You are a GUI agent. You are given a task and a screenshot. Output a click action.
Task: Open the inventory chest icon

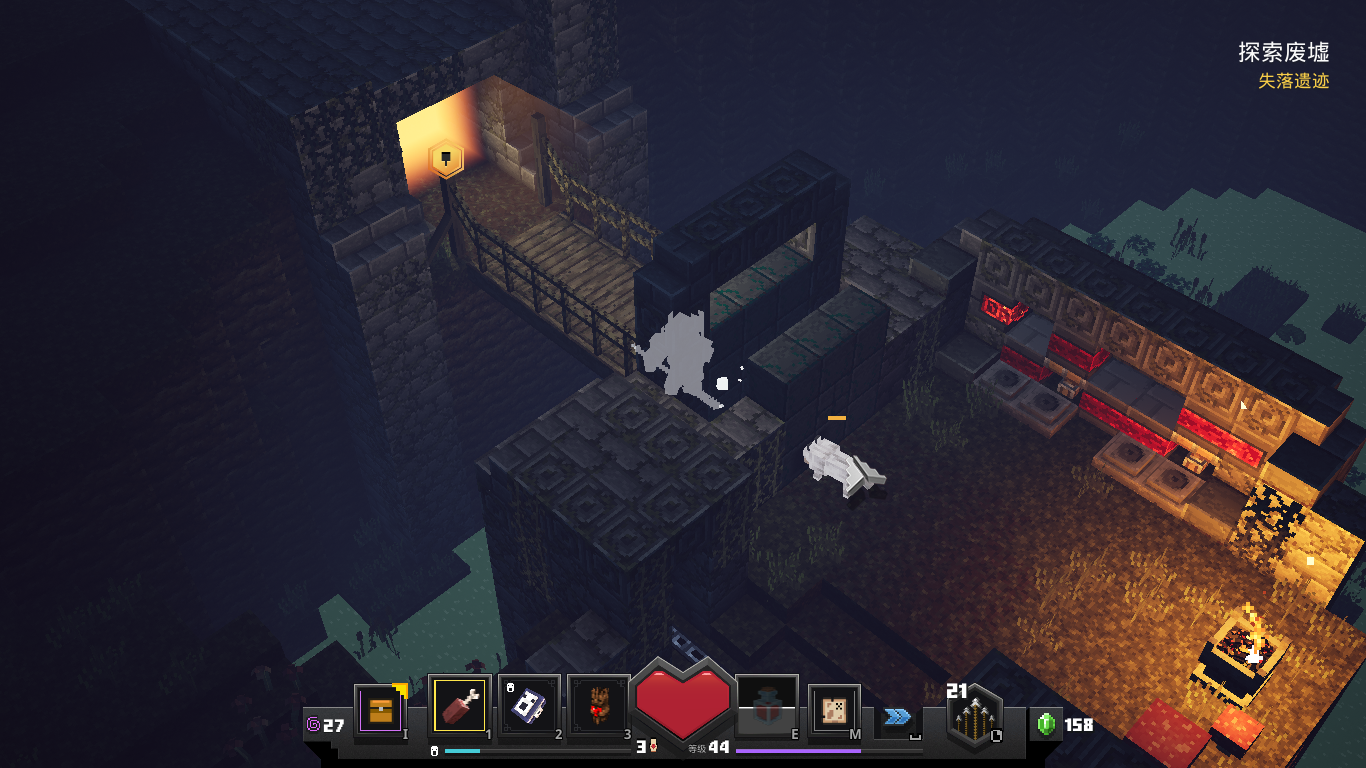[x=380, y=710]
